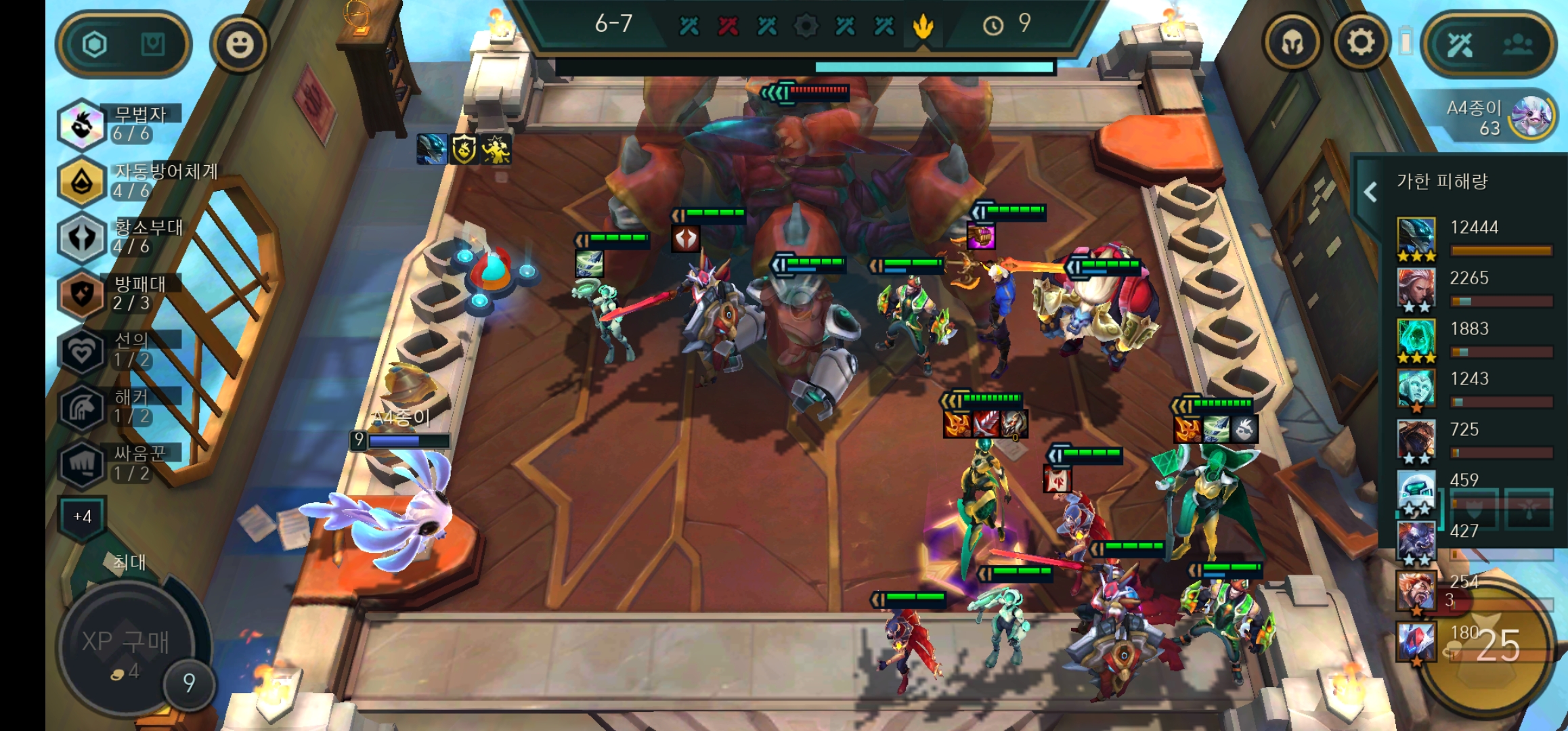Expand the +4 additional traits
Image resolution: width=1568 pixels, height=731 pixels.
click(82, 517)
